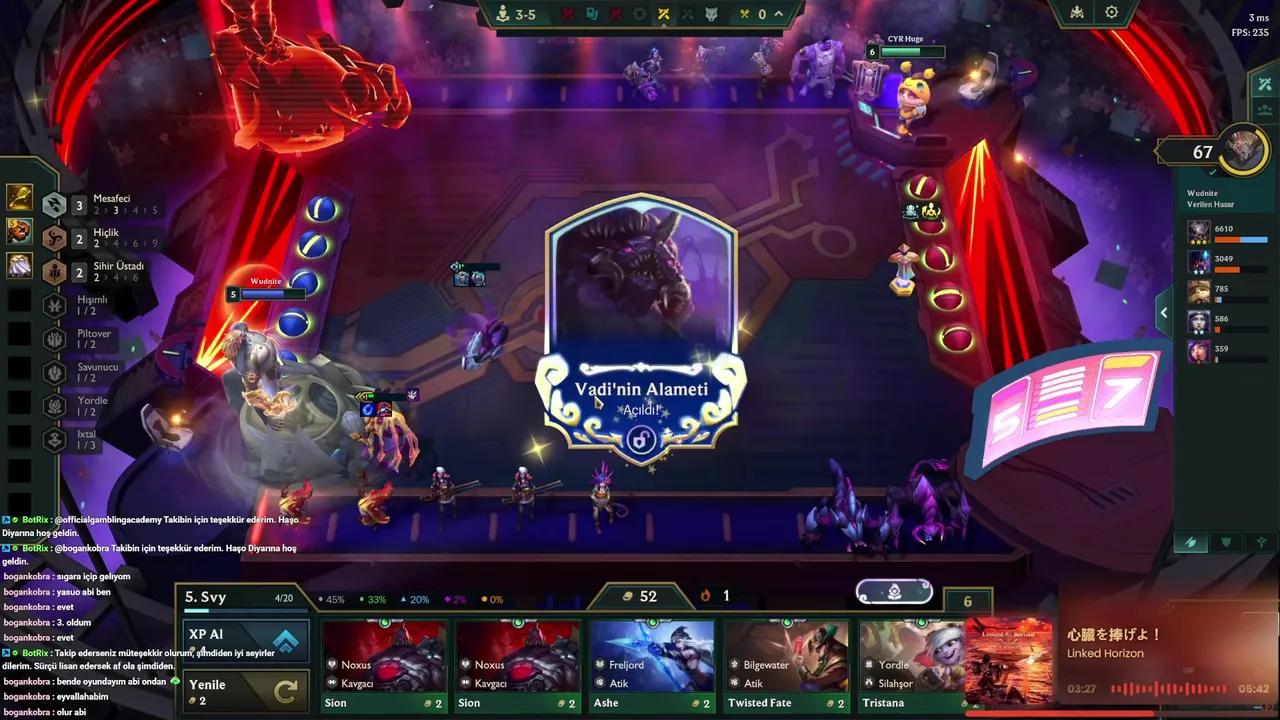Switch to the crossed-swords damage tab
Screen dimensions: 1280x720
[x=1190, y=542]
